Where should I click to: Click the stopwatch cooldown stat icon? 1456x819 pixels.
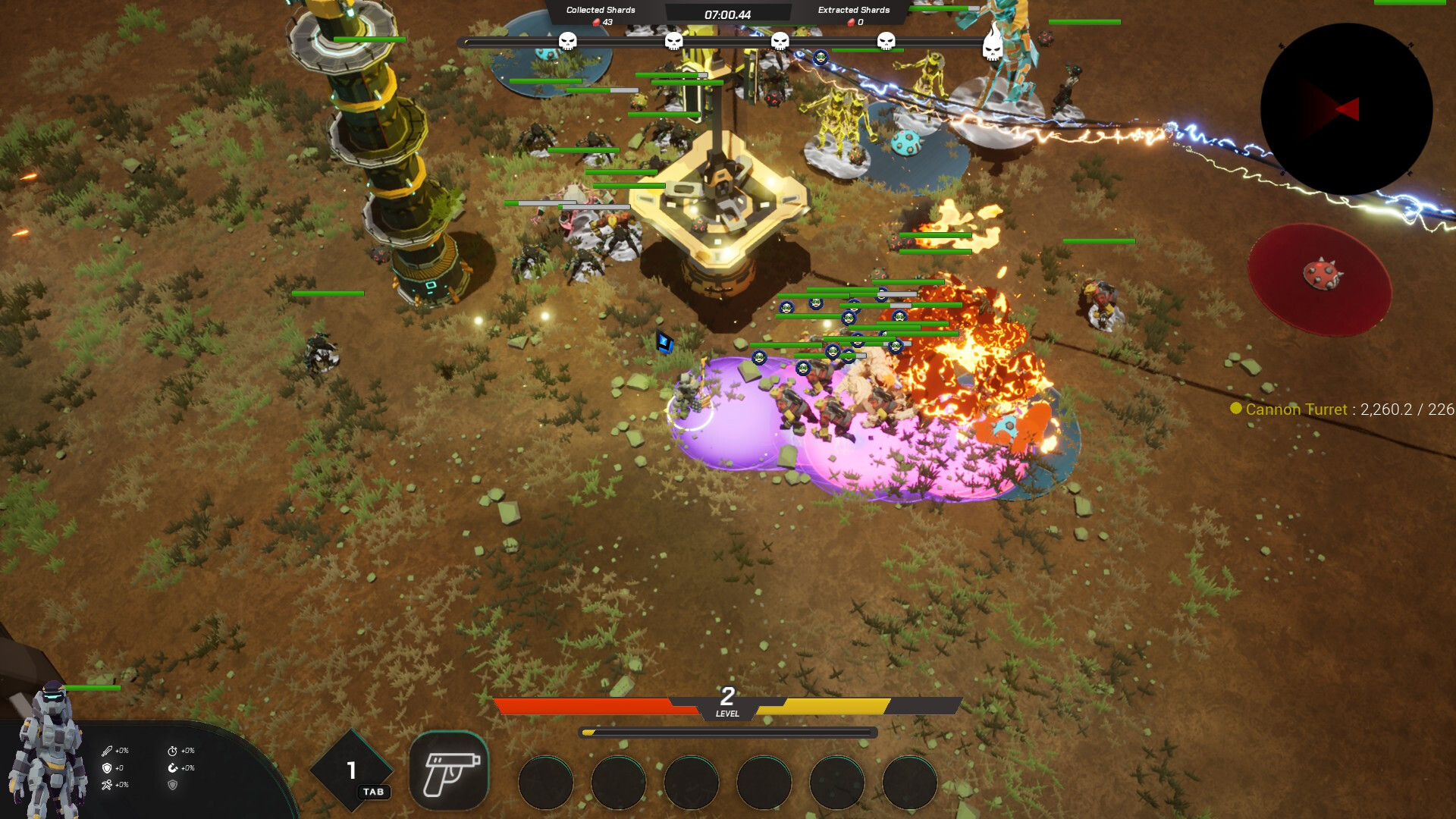coord(173,751)
